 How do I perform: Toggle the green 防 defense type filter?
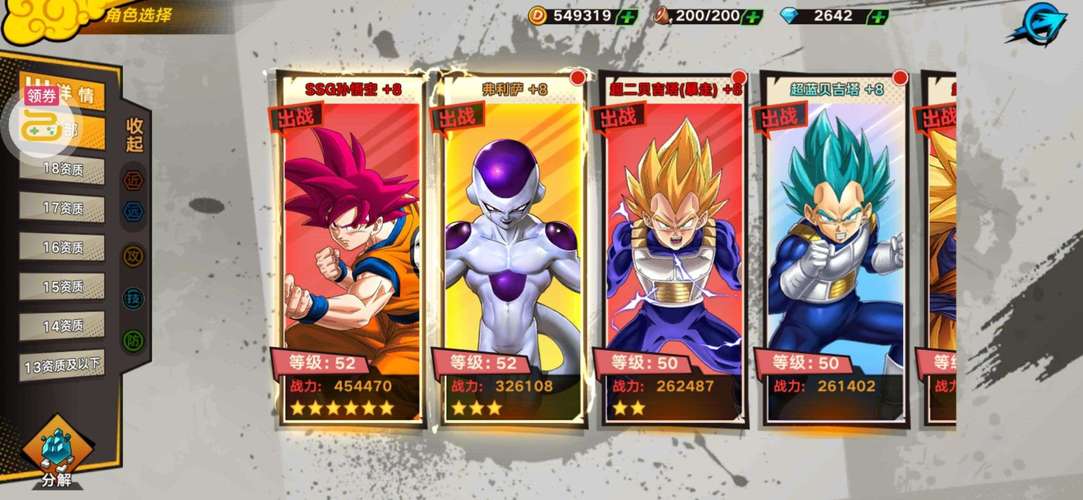pyautogui.click(x=133, y=341)
